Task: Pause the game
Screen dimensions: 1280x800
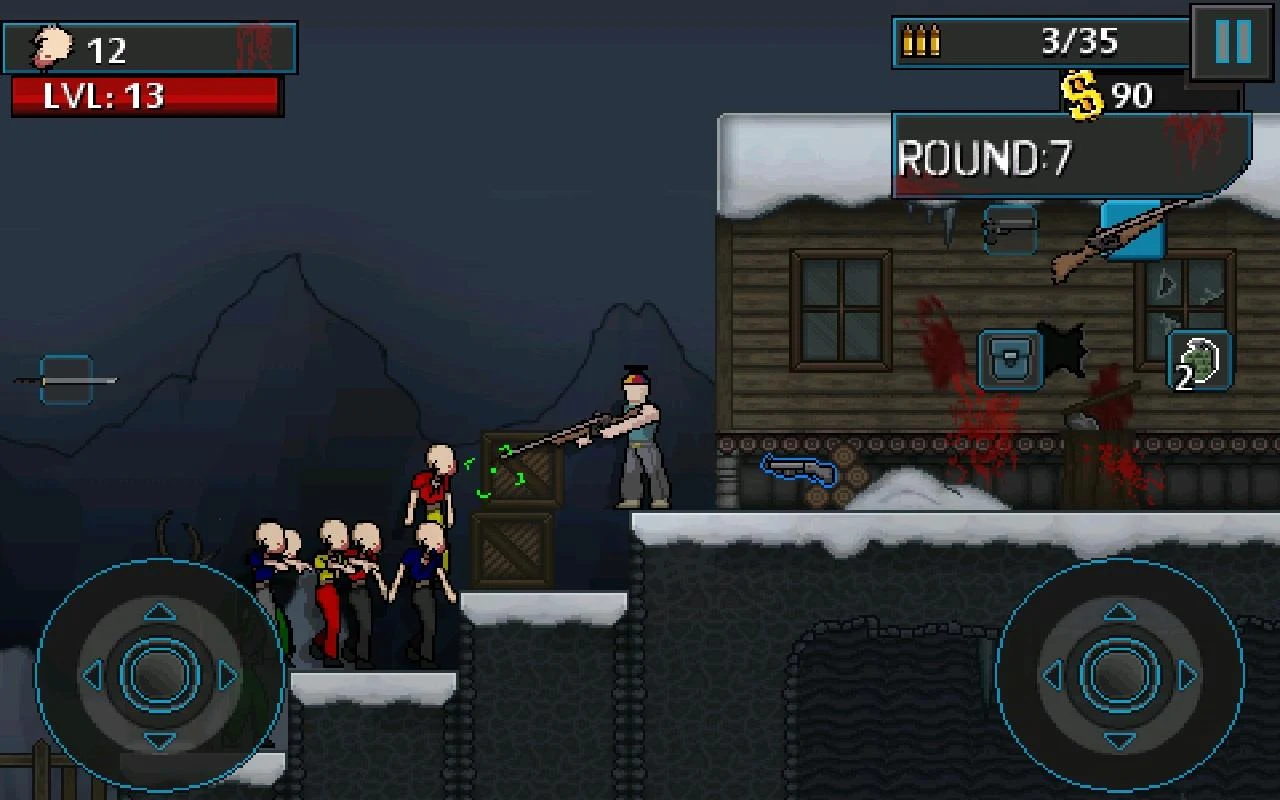Action: click(1232, 42)
